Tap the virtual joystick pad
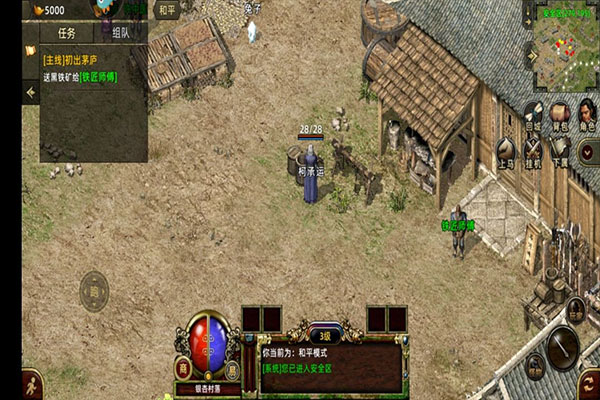The height and width of the screenshot is (400, 600). [x=93, y=291]
